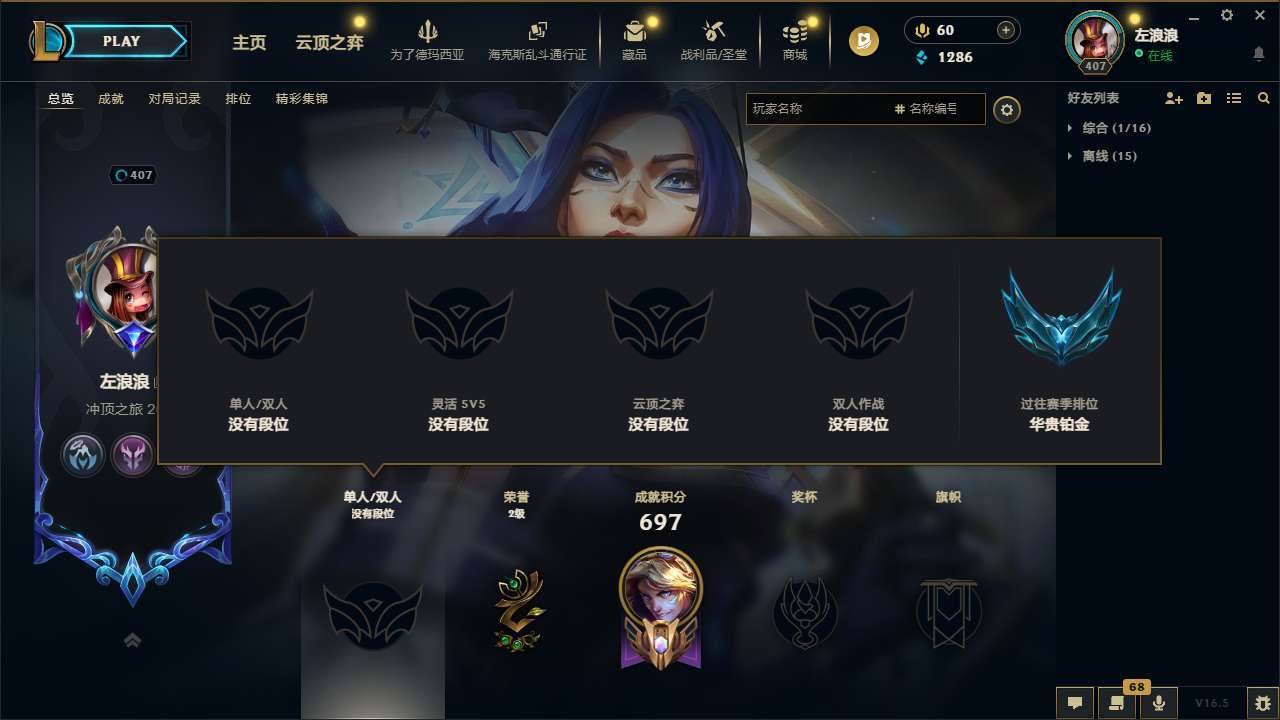The image size is (1280, 720).
Task: Click the add friend icon
Action: 1172,98
